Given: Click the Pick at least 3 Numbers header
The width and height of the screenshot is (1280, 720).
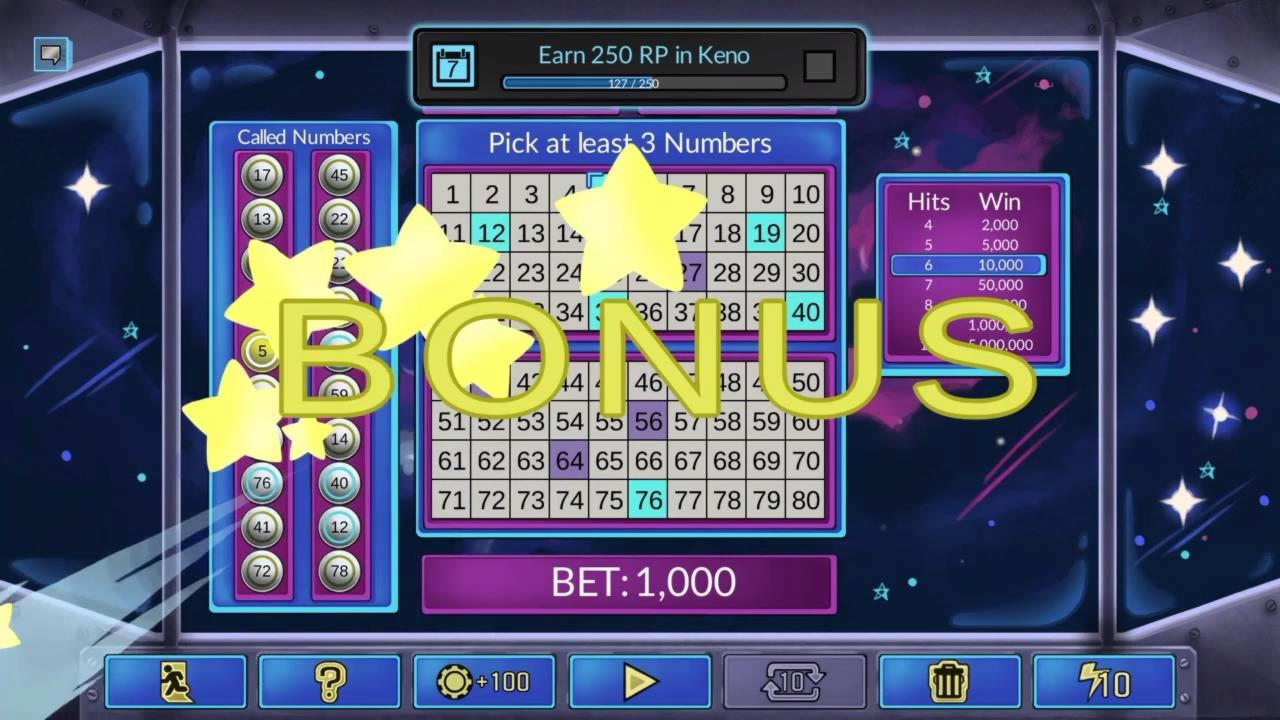Looking at the screenshot, I should 632,144.
